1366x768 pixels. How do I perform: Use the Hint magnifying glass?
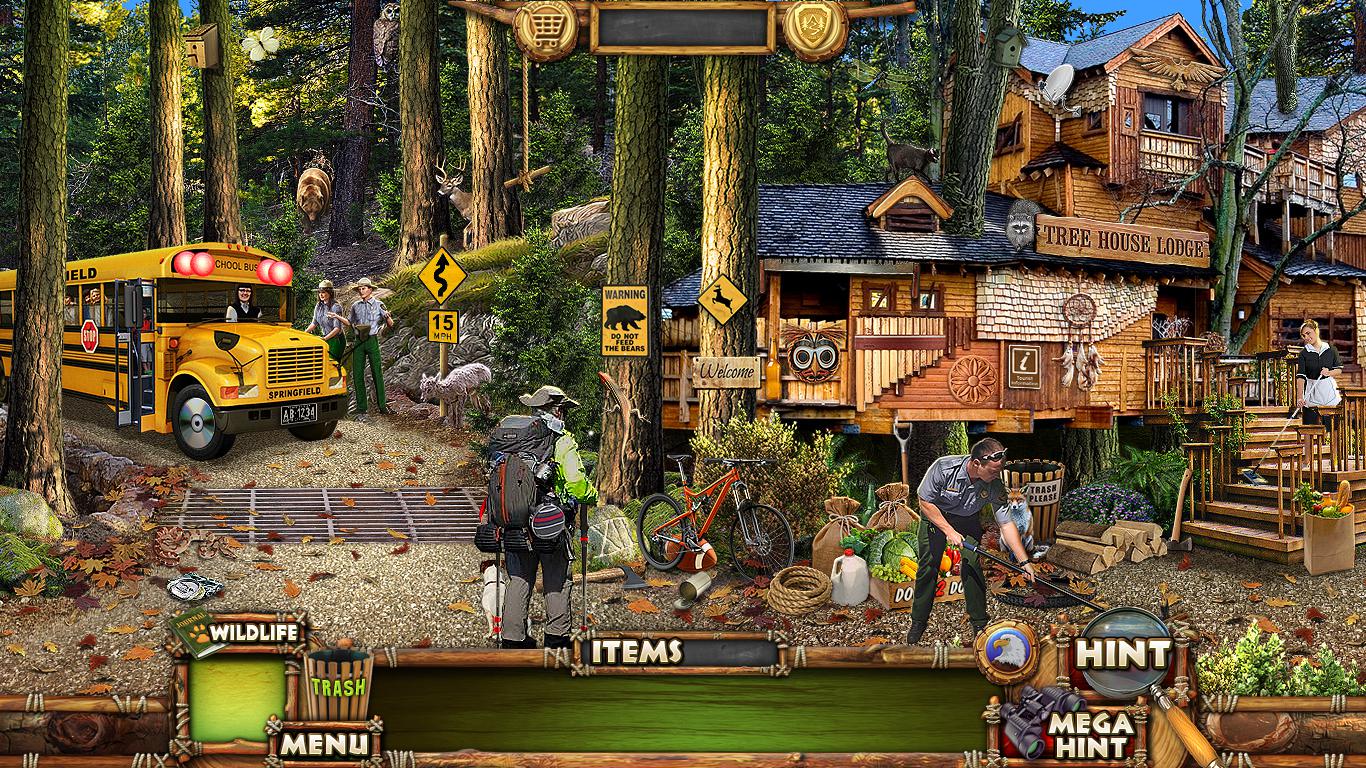point(1126,653)
